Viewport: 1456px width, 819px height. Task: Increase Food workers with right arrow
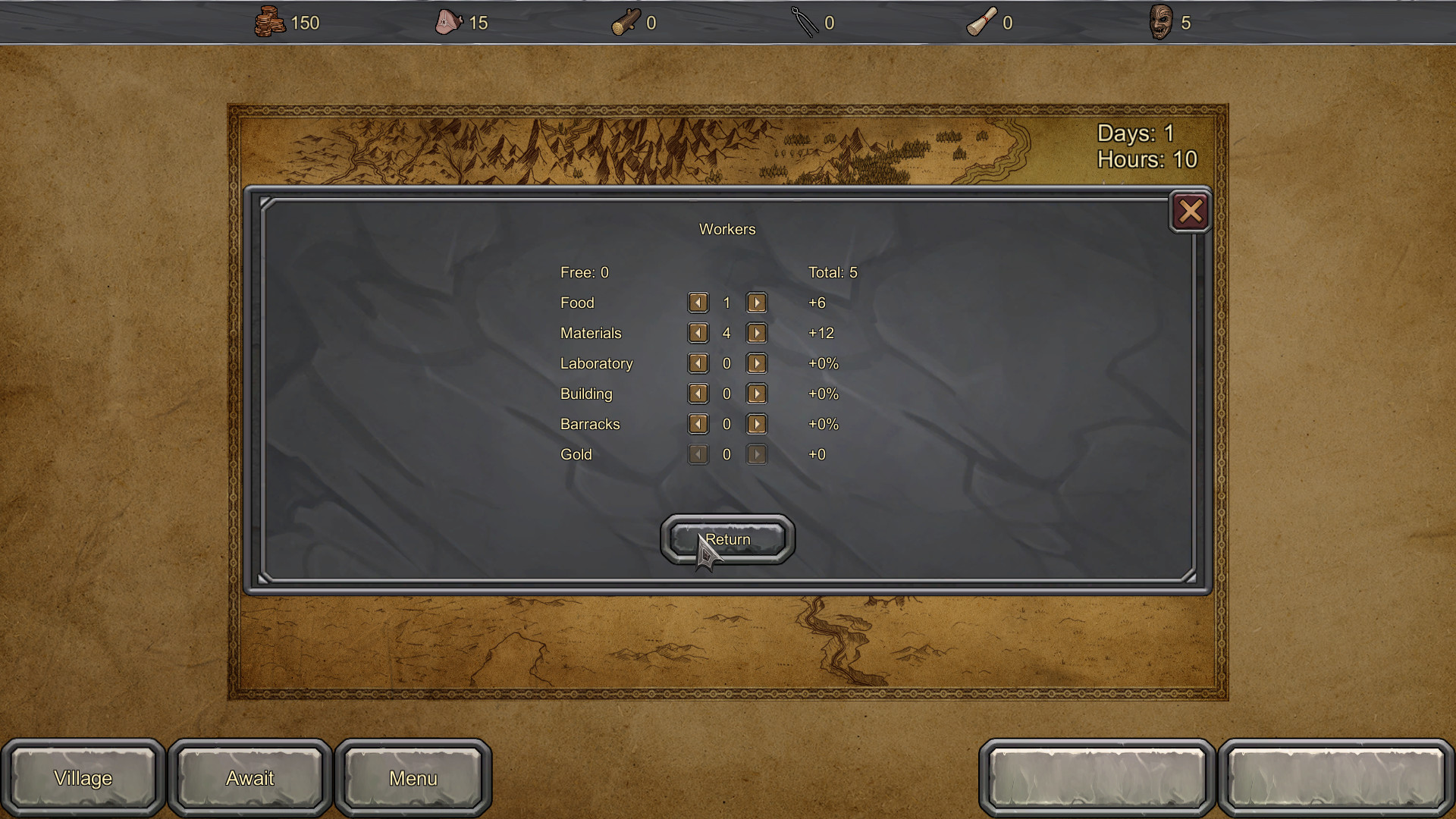click(756, 303)
